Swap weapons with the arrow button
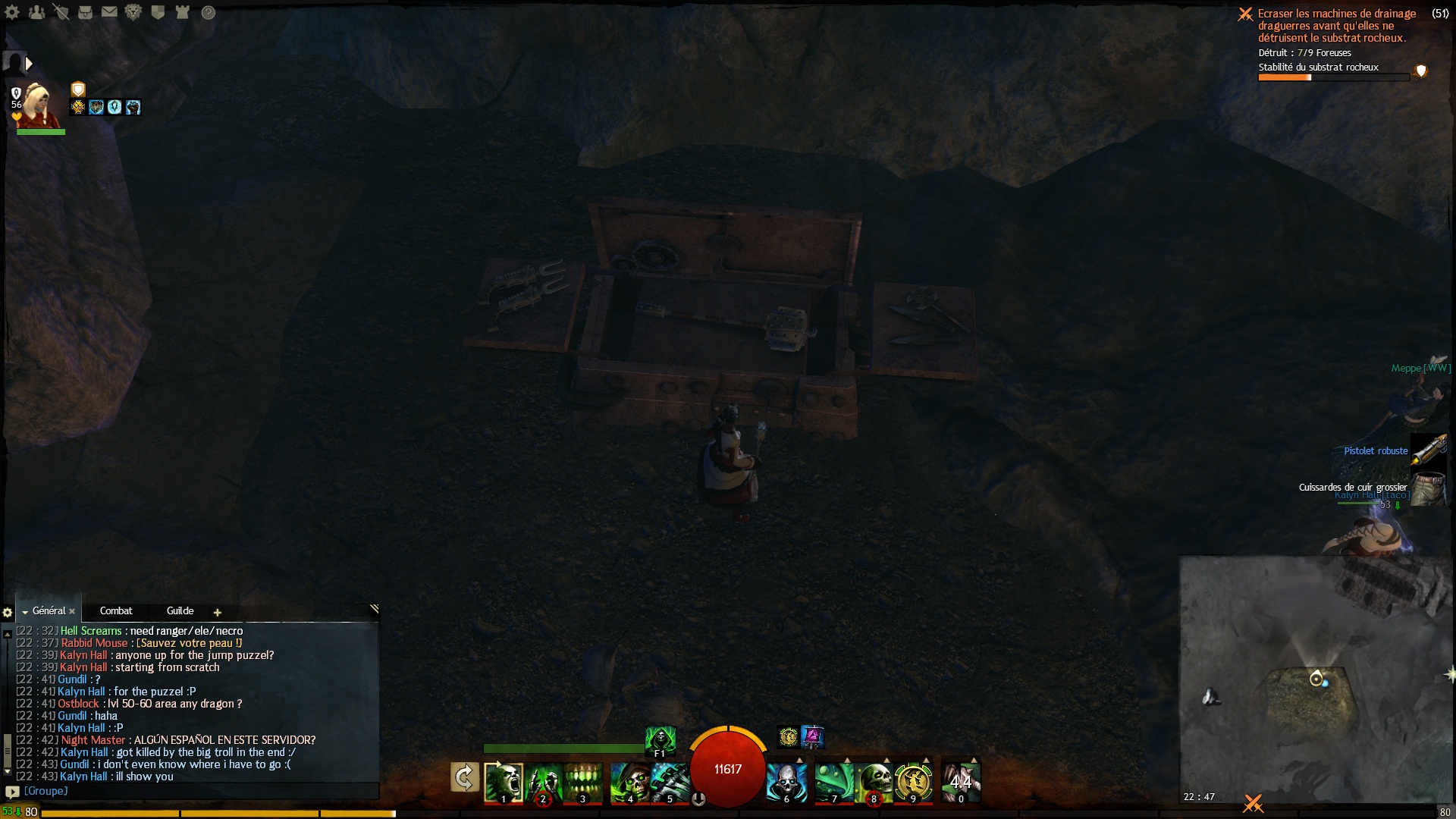This screenshot has width=1456, height=819. point(464,777)
